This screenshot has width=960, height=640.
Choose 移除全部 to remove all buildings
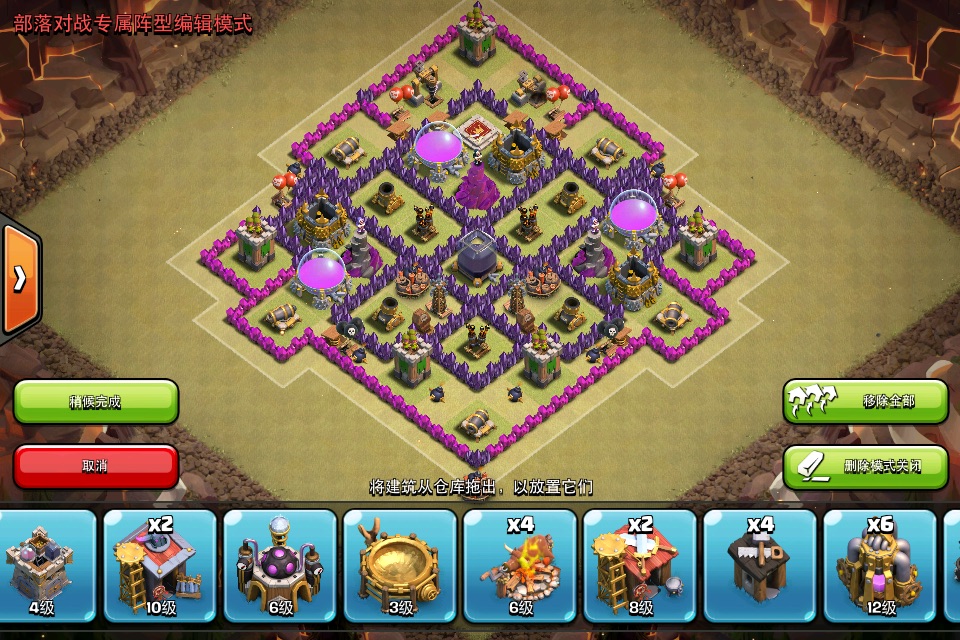[x=865, y=402]
